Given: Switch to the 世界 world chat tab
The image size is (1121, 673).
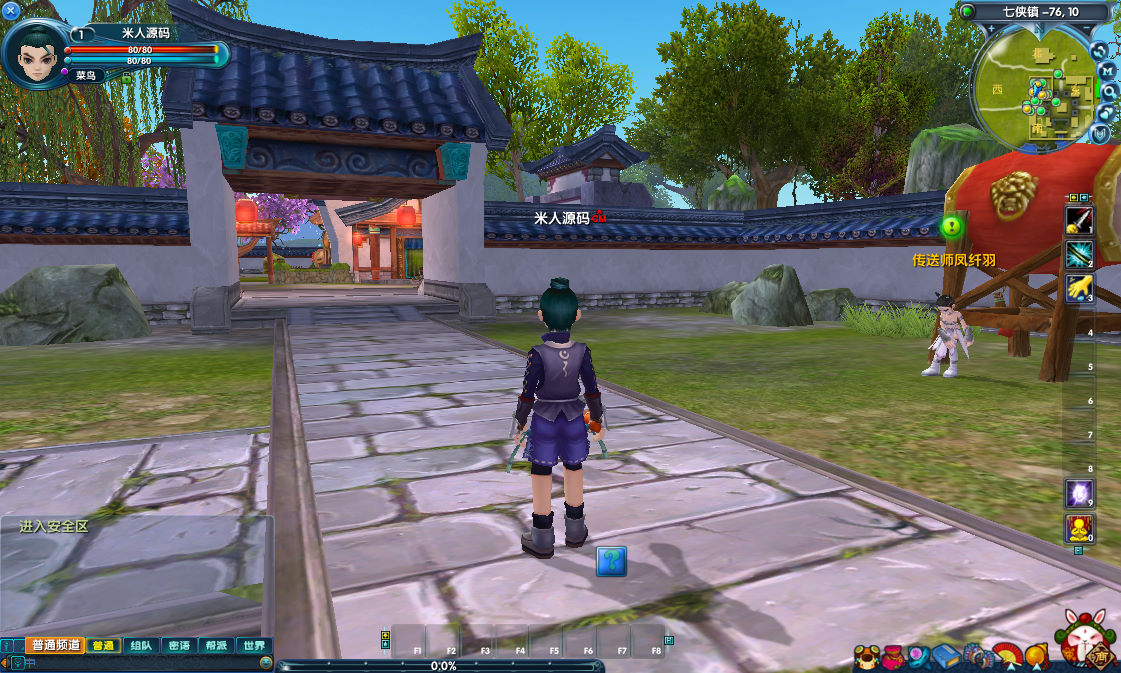Looking at the screenshot, I should point(254,646).
